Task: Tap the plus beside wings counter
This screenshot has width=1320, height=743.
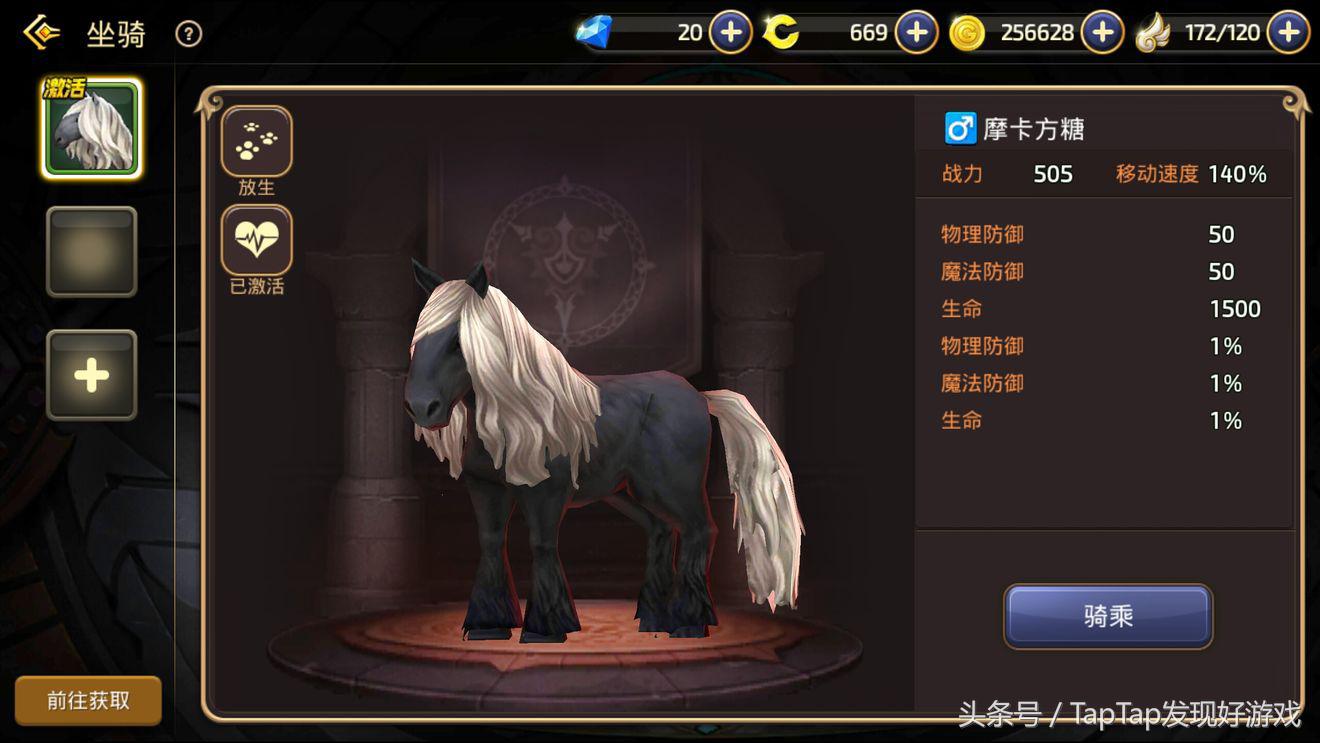Action: pos(1287,31)
